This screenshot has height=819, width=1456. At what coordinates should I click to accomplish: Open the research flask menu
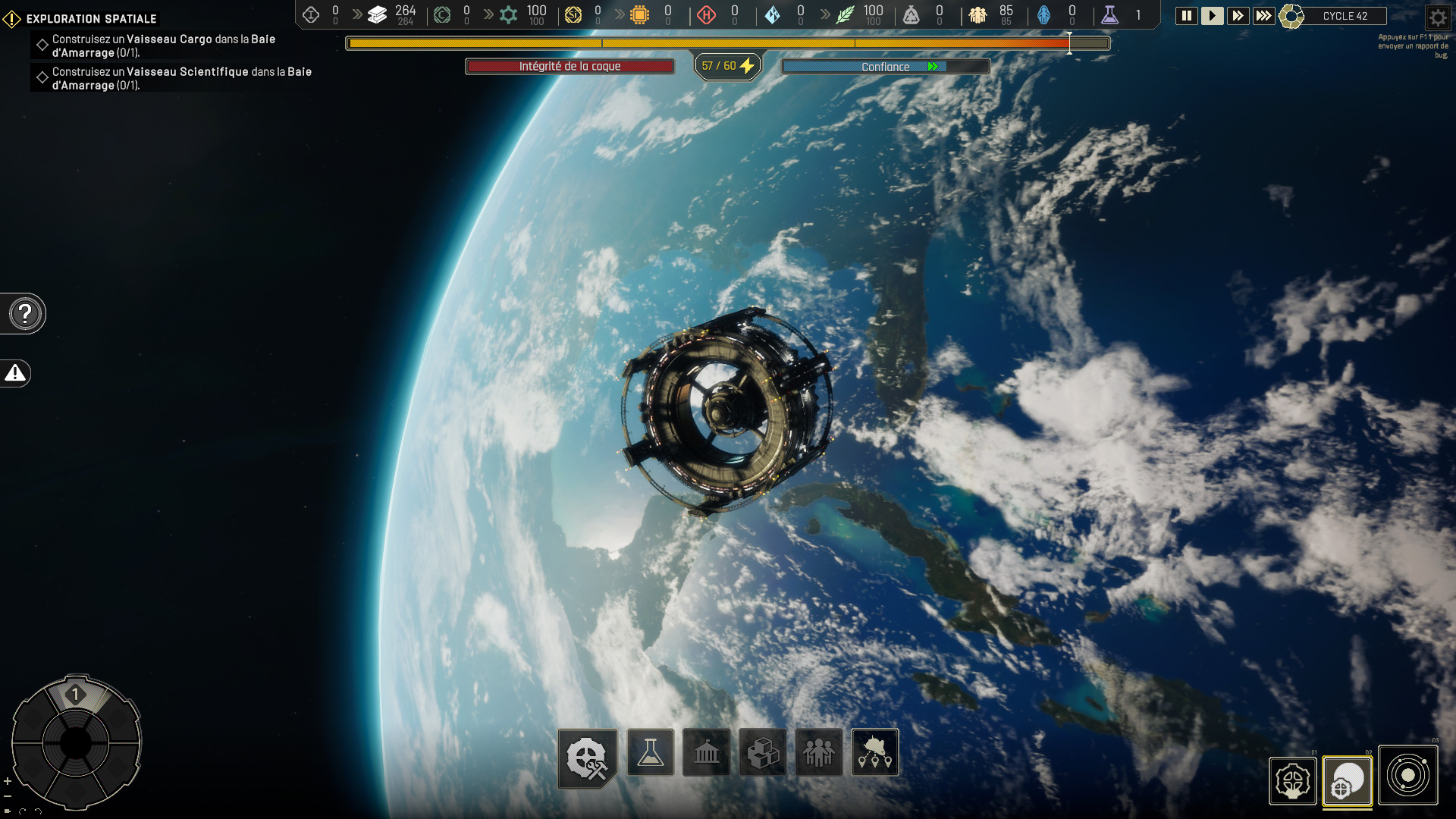tap(651, 752)
